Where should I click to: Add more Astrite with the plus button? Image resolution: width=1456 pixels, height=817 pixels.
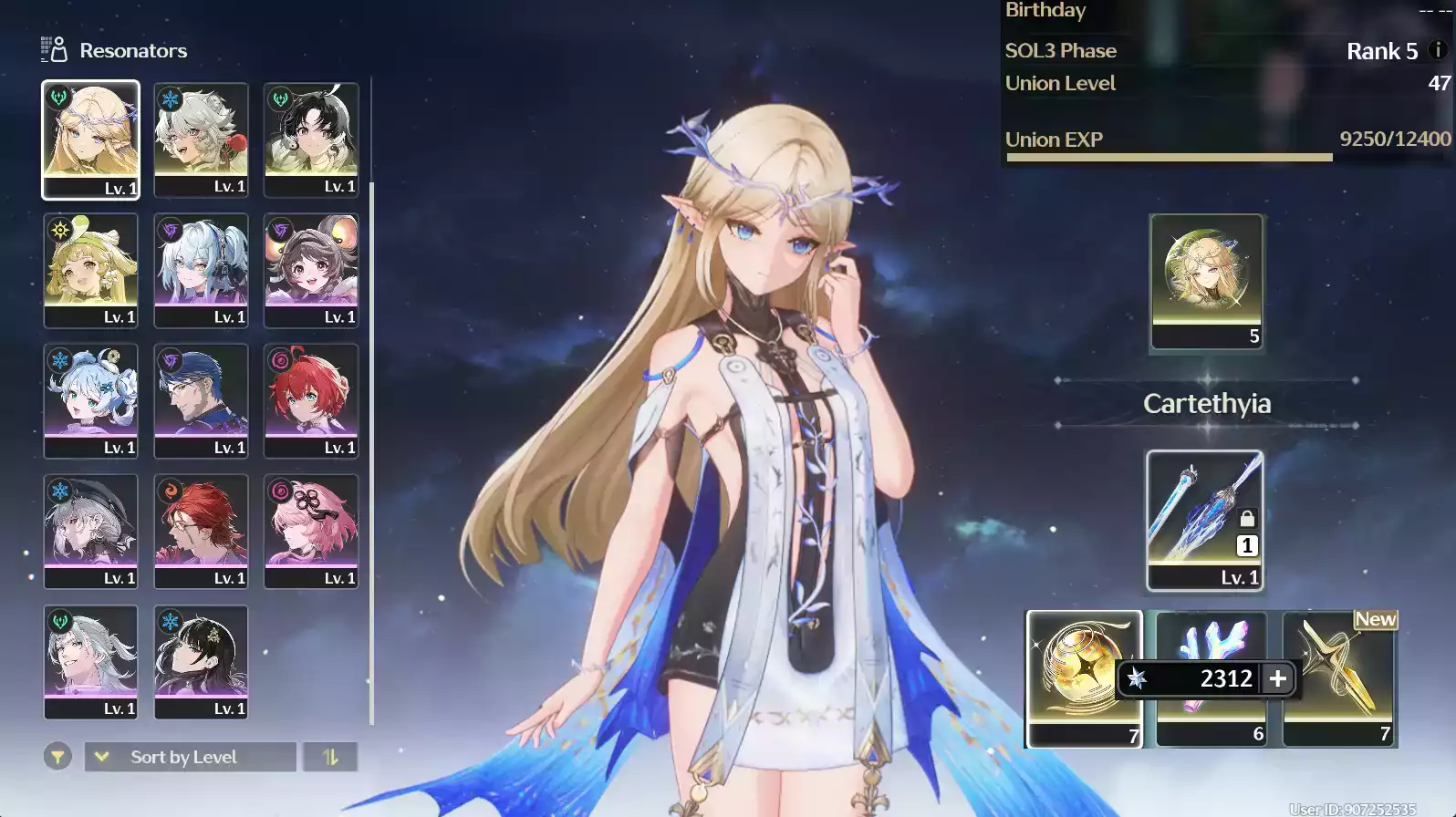pyautogui.click(x=1278, y=678)
